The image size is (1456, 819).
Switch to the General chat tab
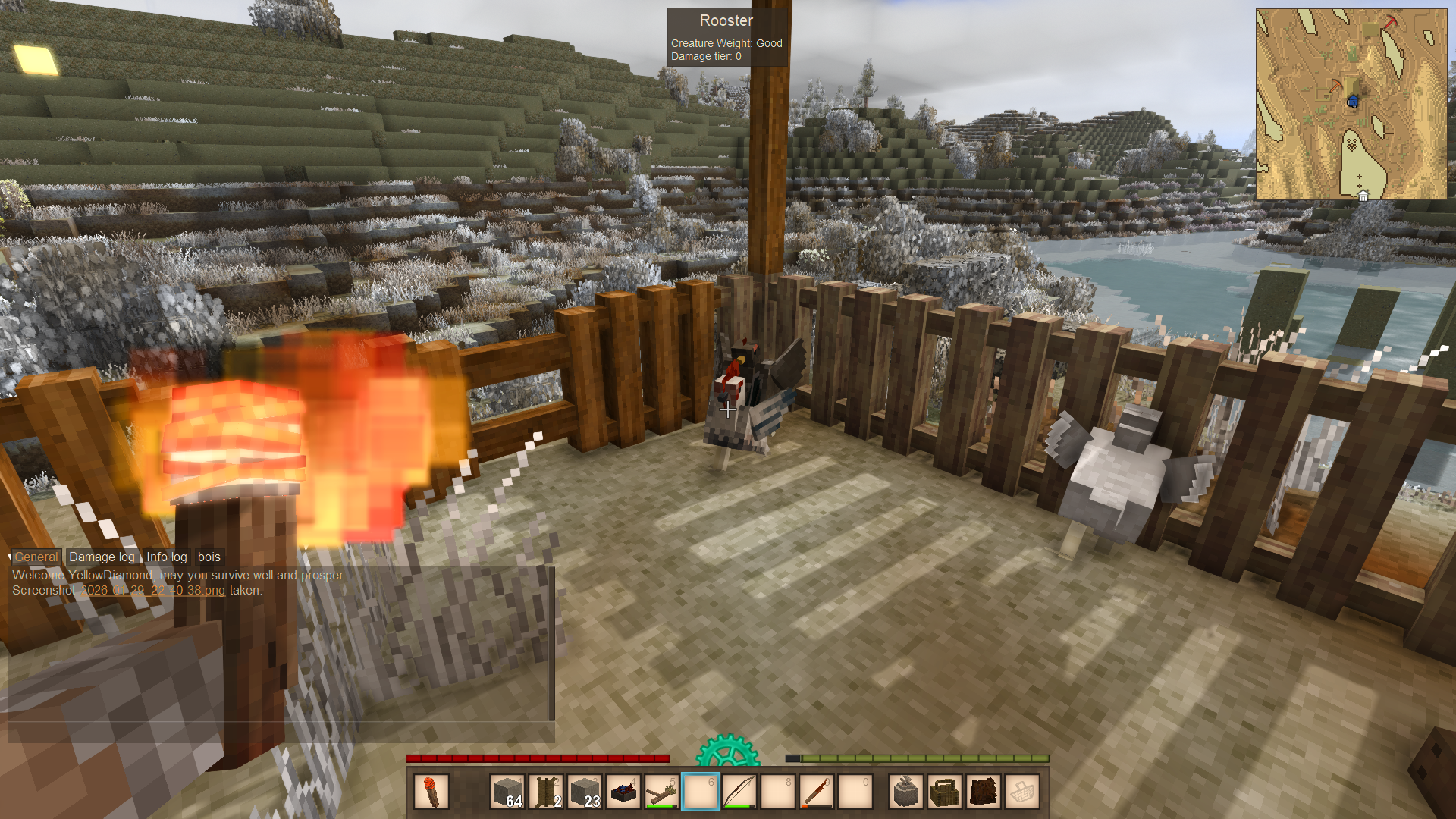click(36, 557)
